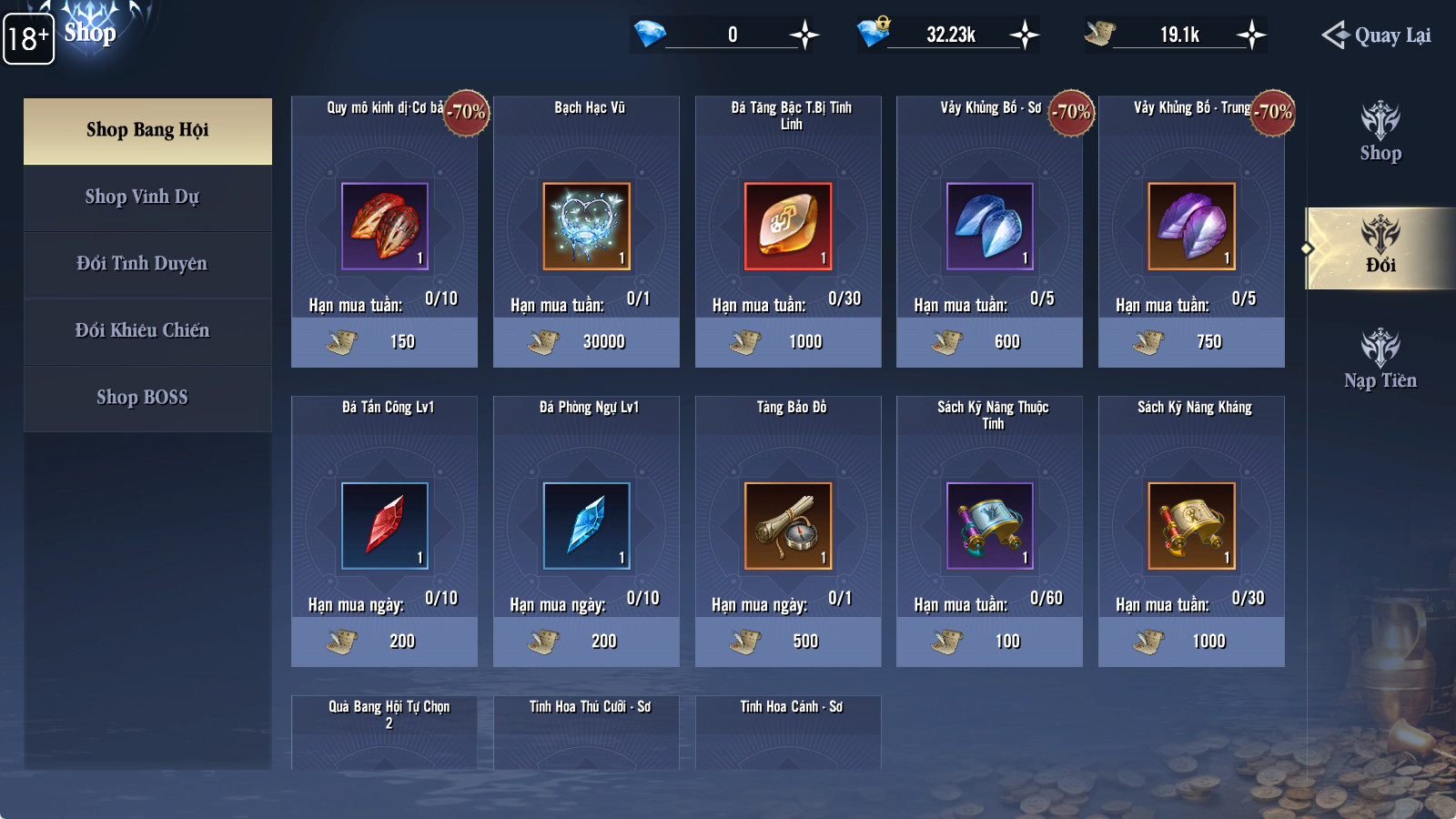
Task: Add more locked blue diamonds
Action: [x=1025, y=35]
